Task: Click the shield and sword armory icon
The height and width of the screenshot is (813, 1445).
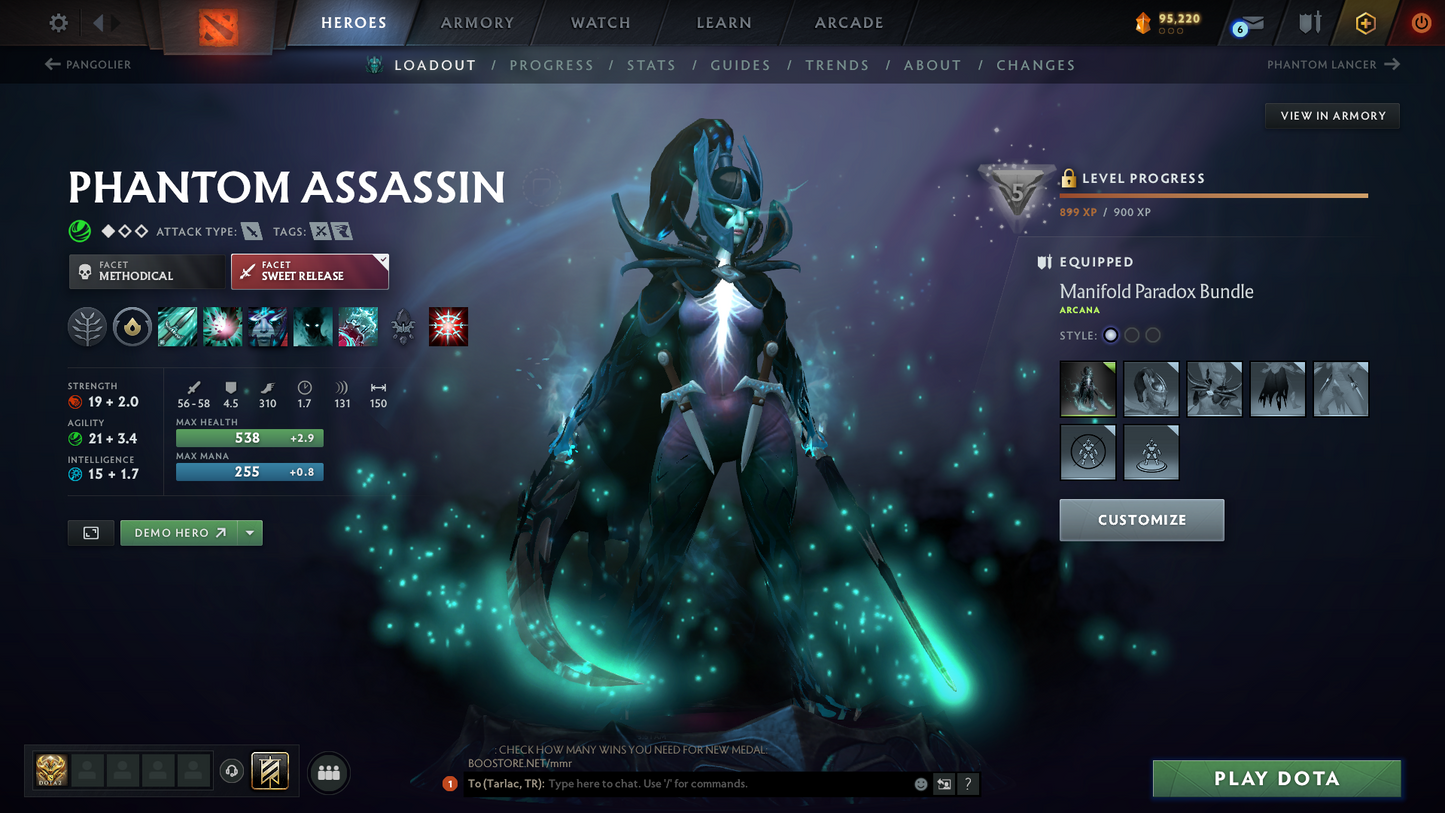Action: coord(1310,22)
